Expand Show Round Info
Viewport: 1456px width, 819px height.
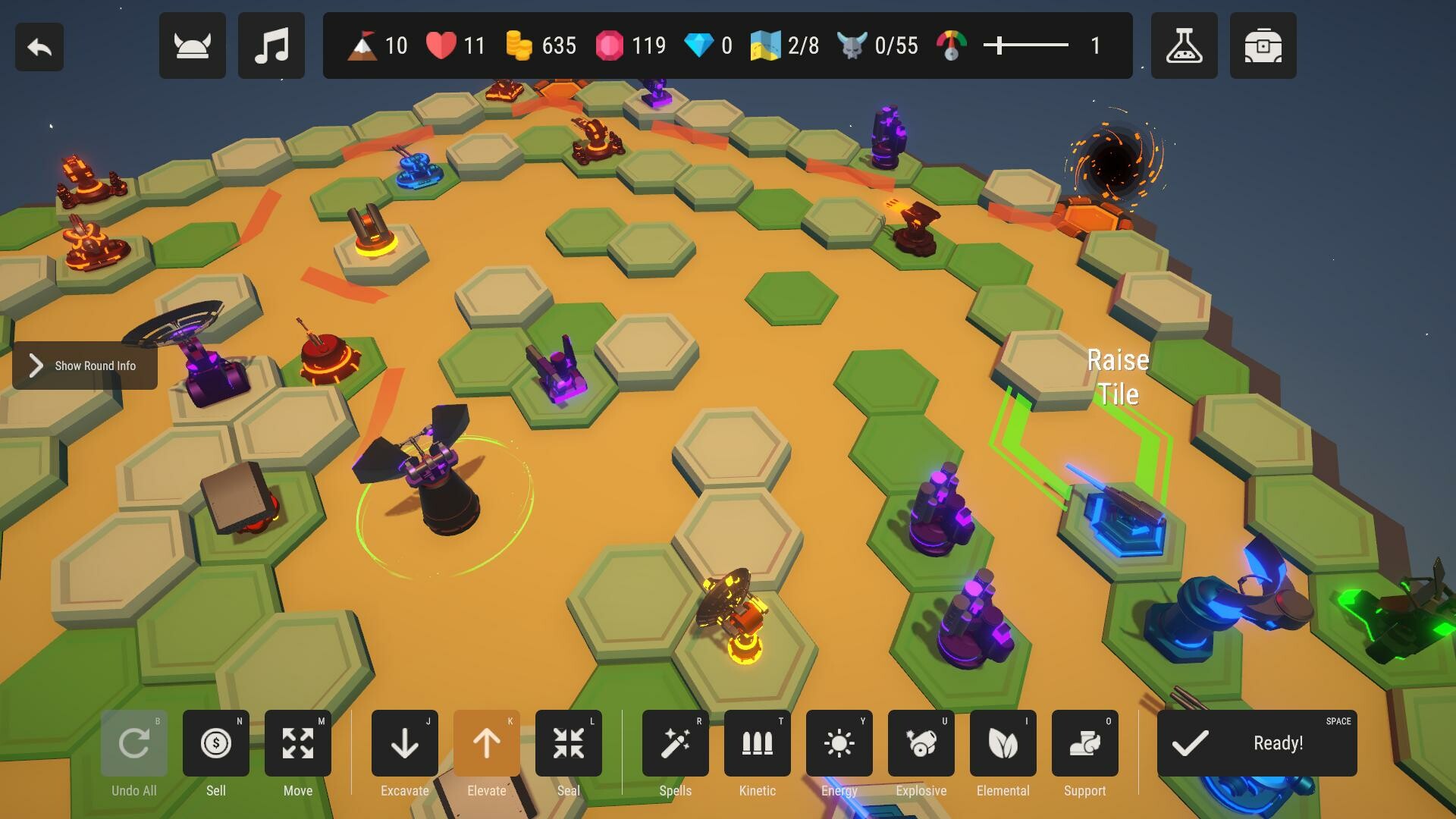coord(83,366)
